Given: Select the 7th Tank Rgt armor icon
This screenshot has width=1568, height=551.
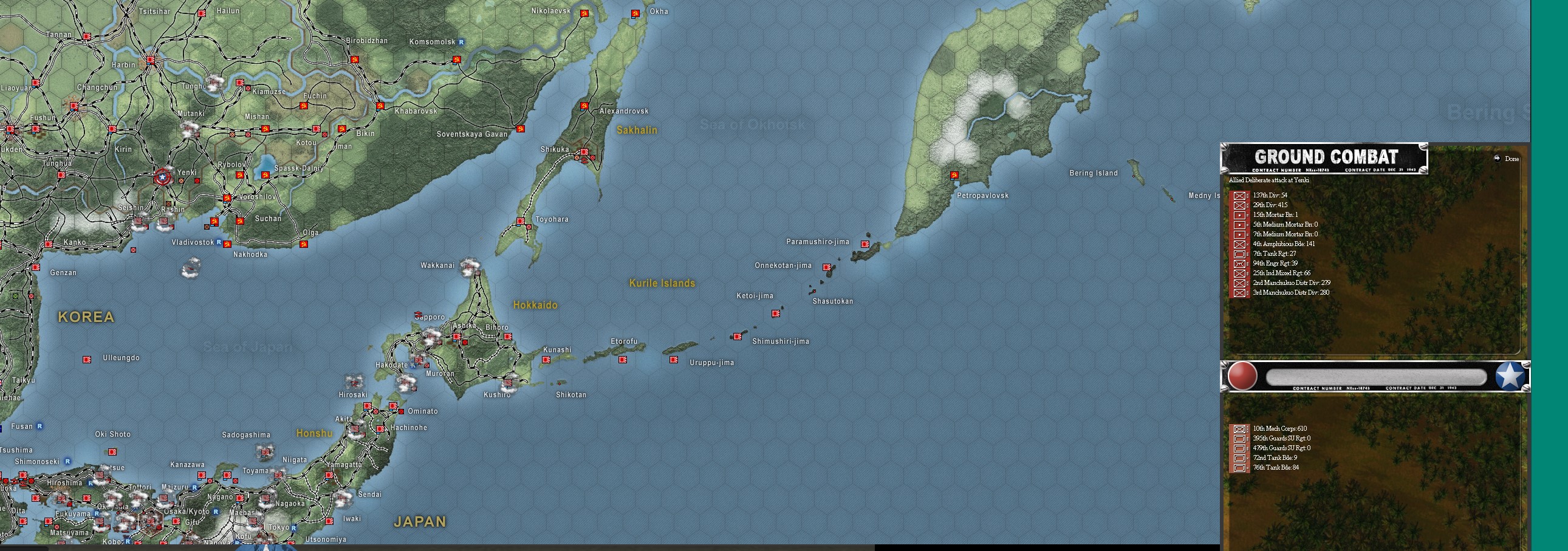Looking at the screenshot, I should (x=1240, y=254).
